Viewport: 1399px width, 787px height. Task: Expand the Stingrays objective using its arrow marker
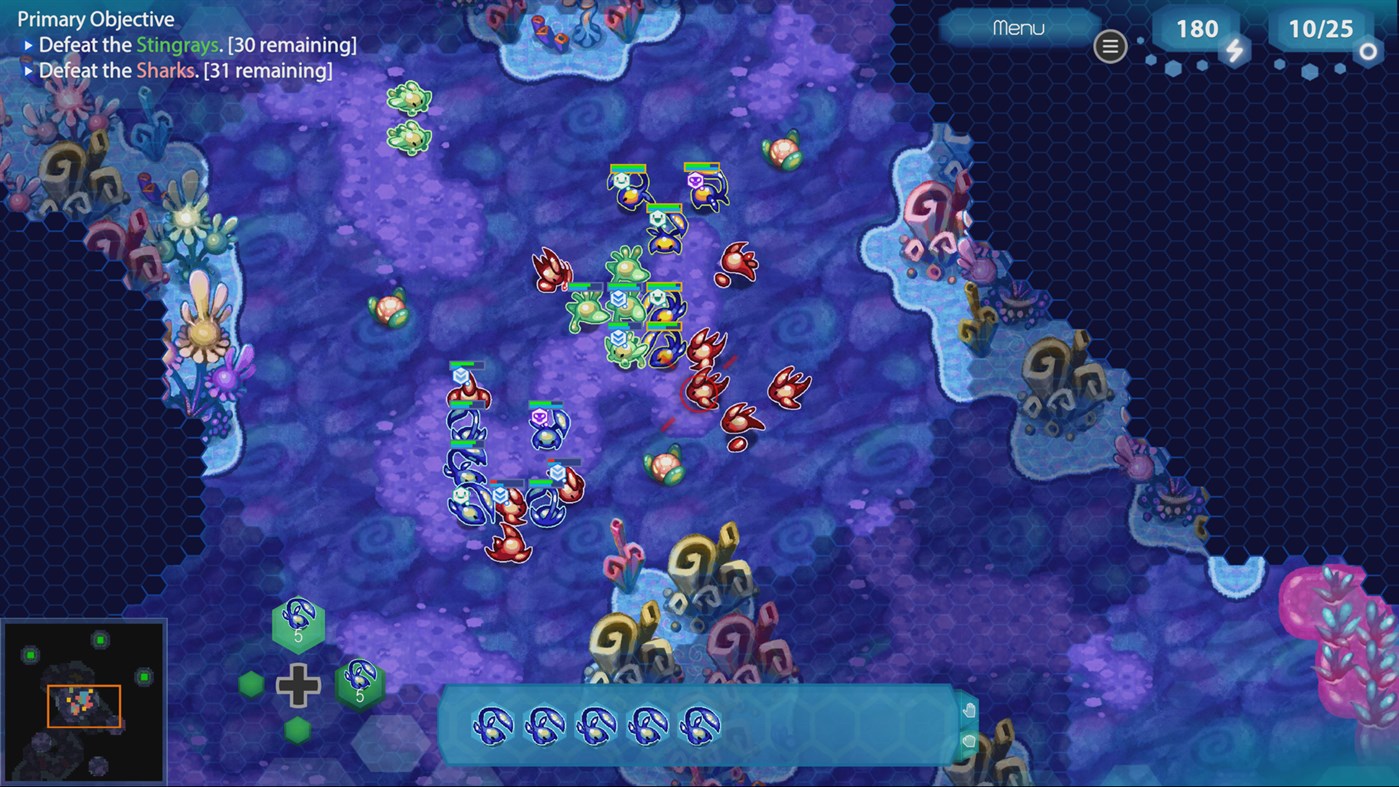[28, 44]
